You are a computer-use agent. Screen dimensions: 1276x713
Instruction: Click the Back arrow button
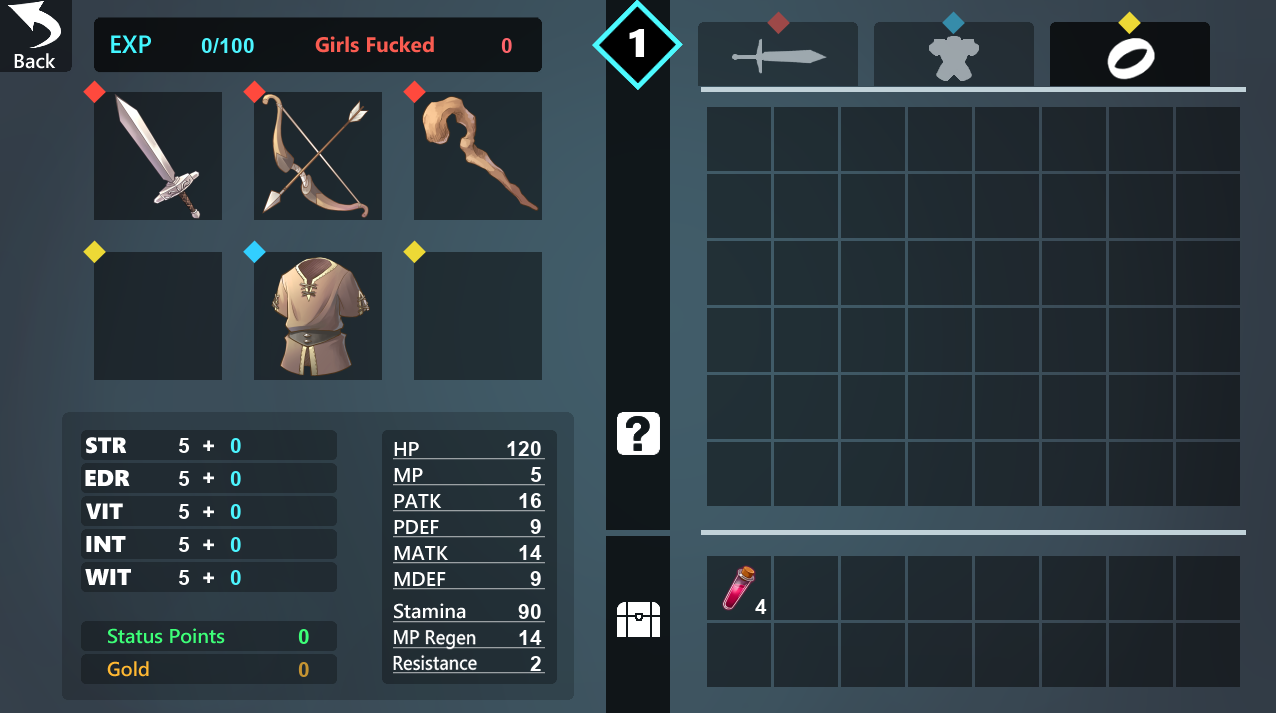pos(35,36)
